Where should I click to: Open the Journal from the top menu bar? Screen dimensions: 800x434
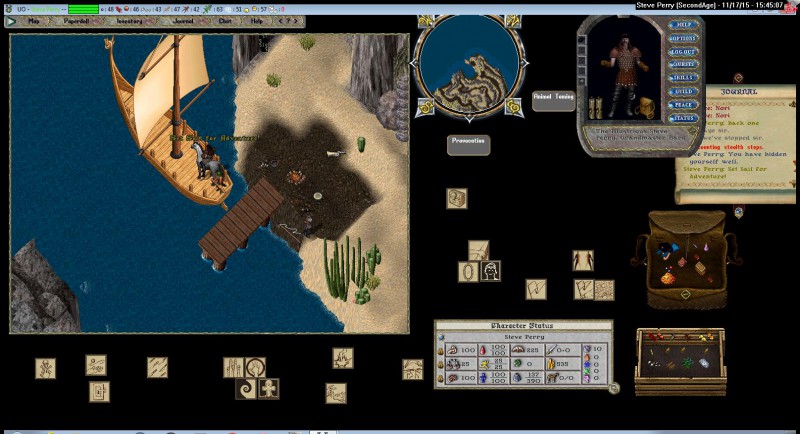(183, 20)
